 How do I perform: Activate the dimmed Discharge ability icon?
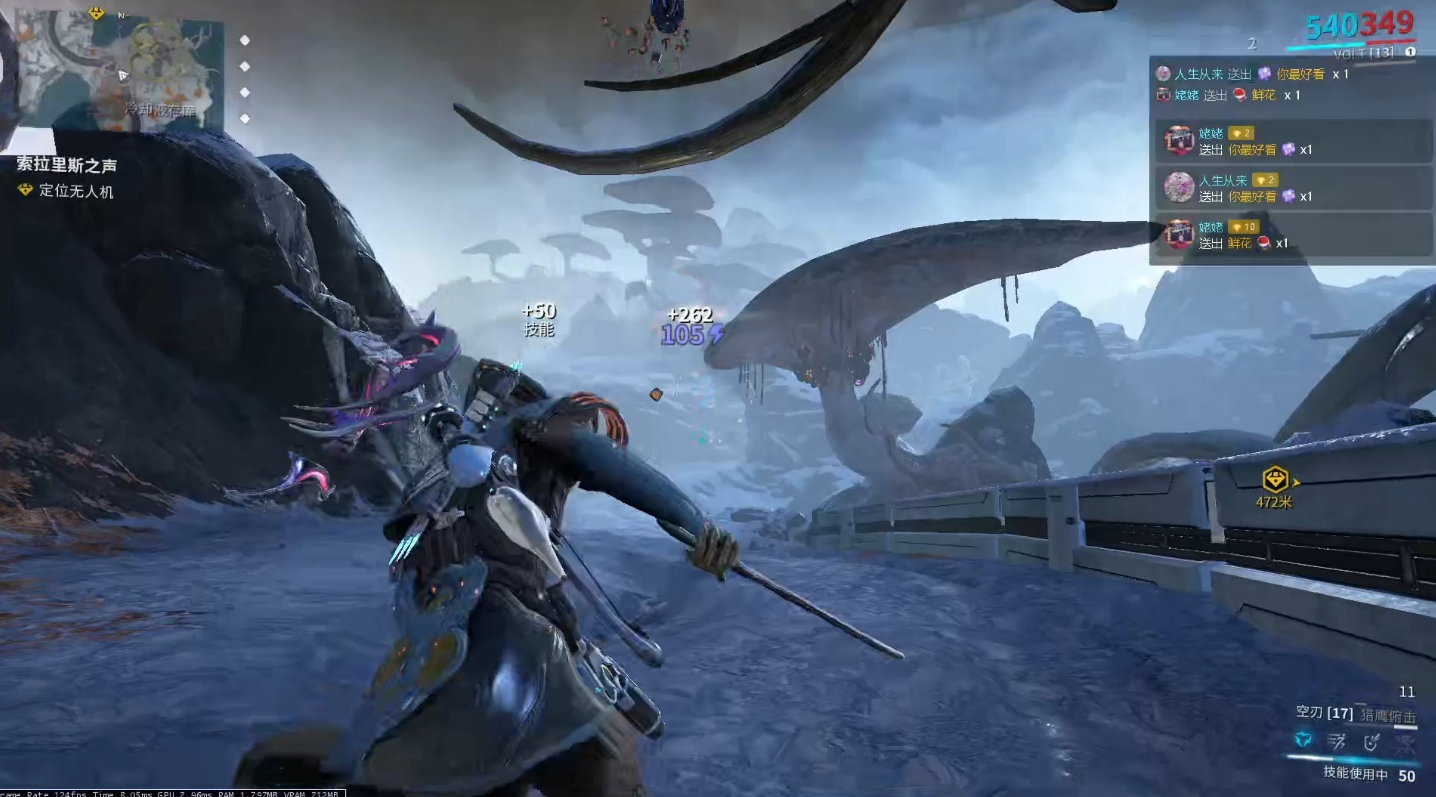[x=1407, y=741]
